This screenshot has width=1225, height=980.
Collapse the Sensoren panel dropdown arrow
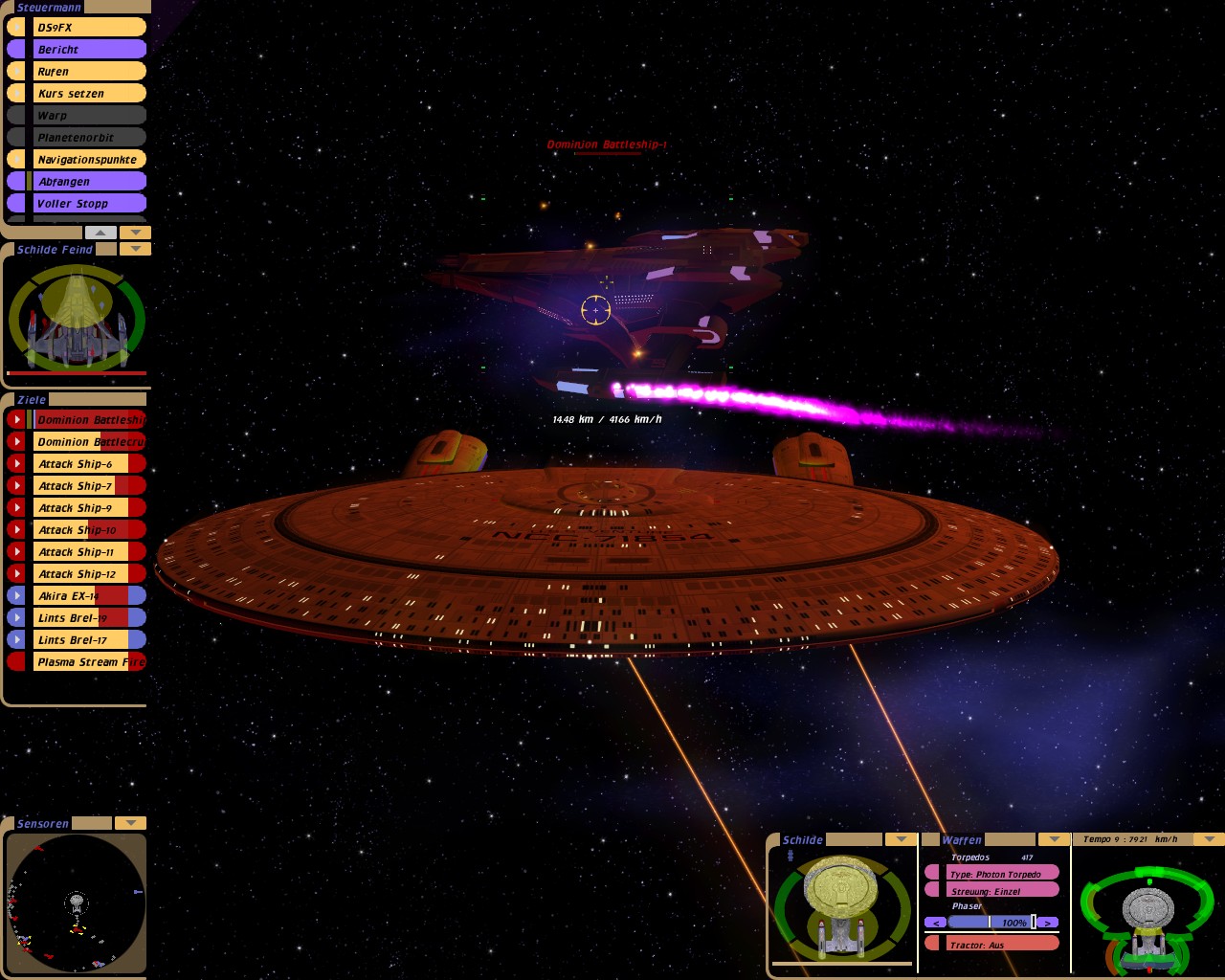pos(130,823)
